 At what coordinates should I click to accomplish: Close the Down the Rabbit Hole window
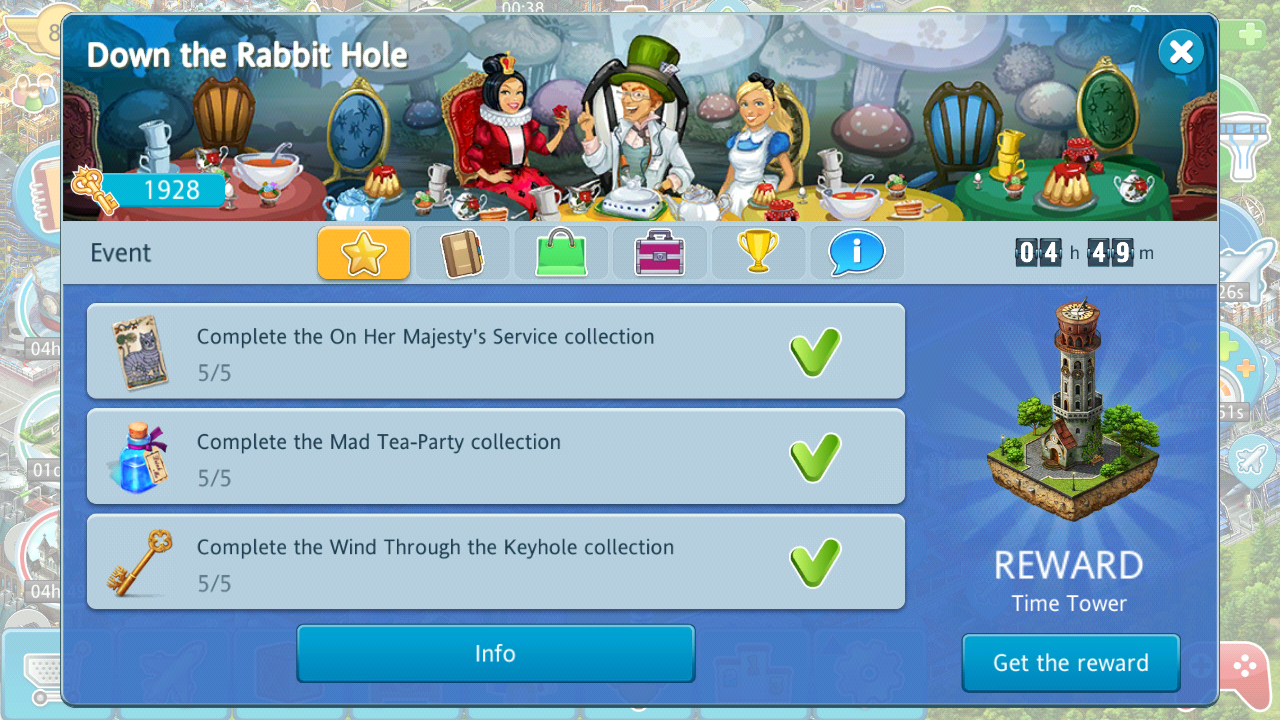pyautogui.click(x=1181, y=51)
